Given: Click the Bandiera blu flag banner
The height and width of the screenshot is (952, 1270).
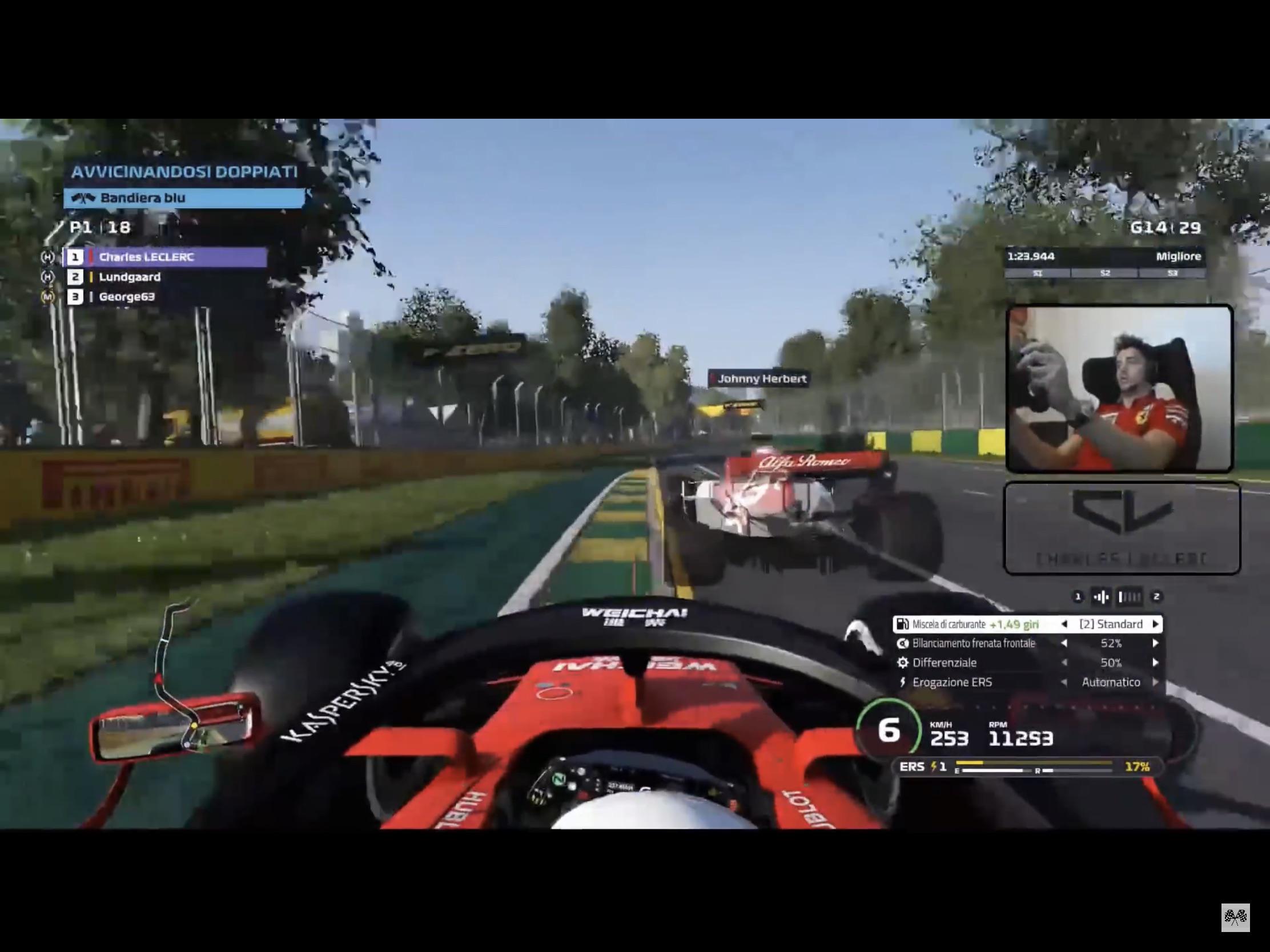Looking at the screenshot, I should click(x=184, y=198).
